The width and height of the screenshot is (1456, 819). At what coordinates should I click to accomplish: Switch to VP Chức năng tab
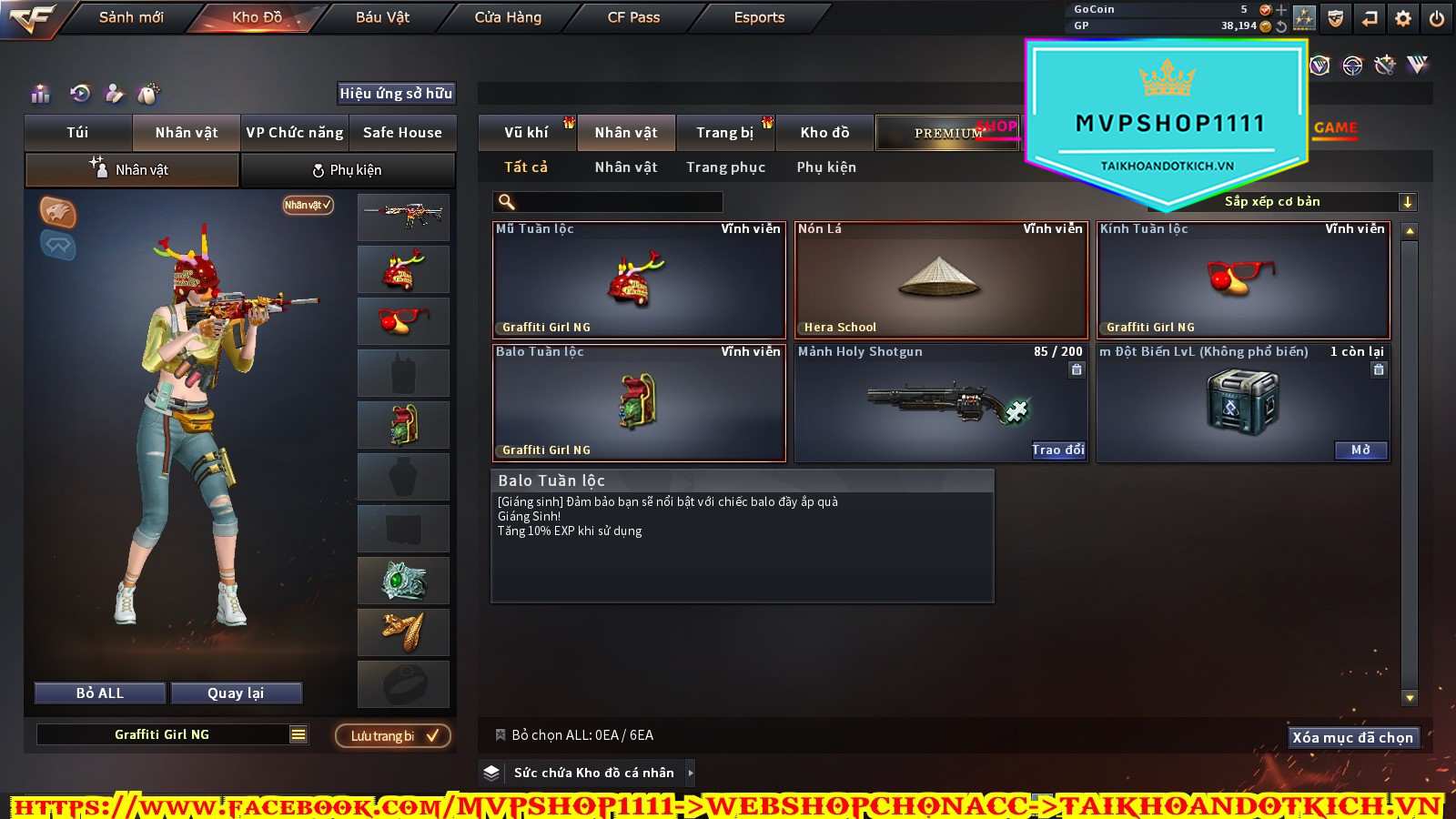pyautogui.click(x=295, y=133)
